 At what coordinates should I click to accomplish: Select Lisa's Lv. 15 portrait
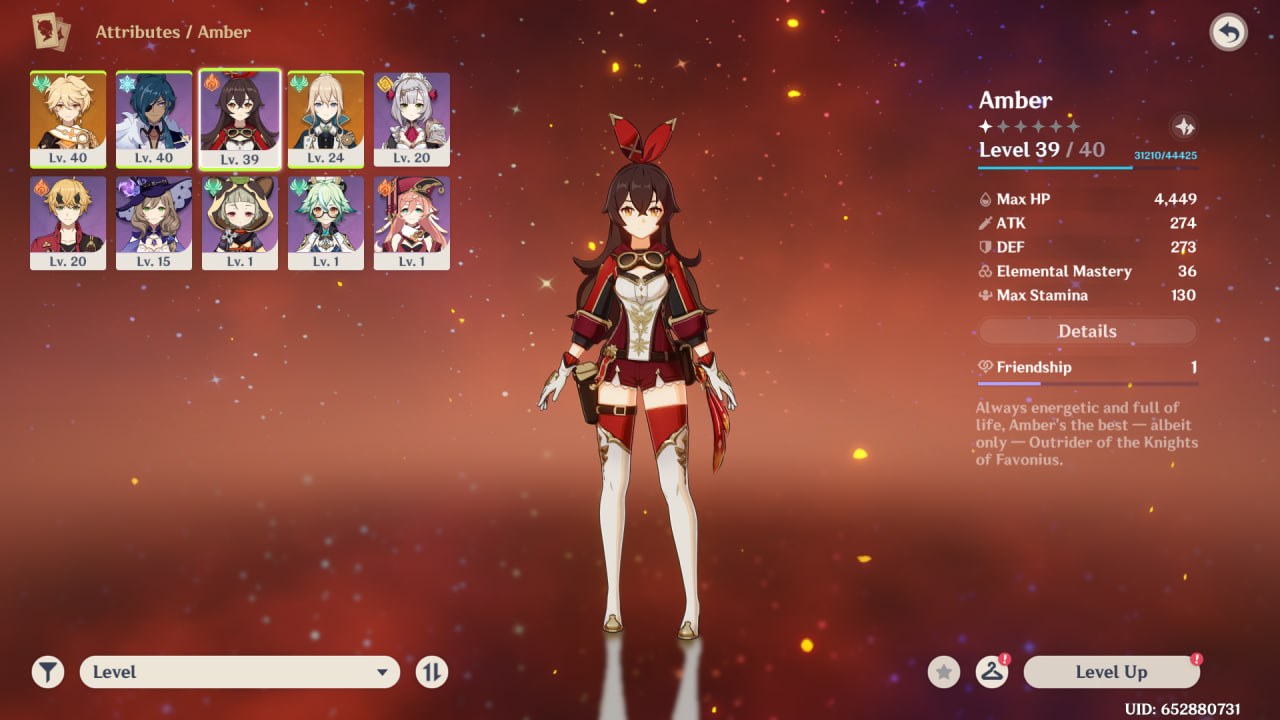[x=154, y=223]
